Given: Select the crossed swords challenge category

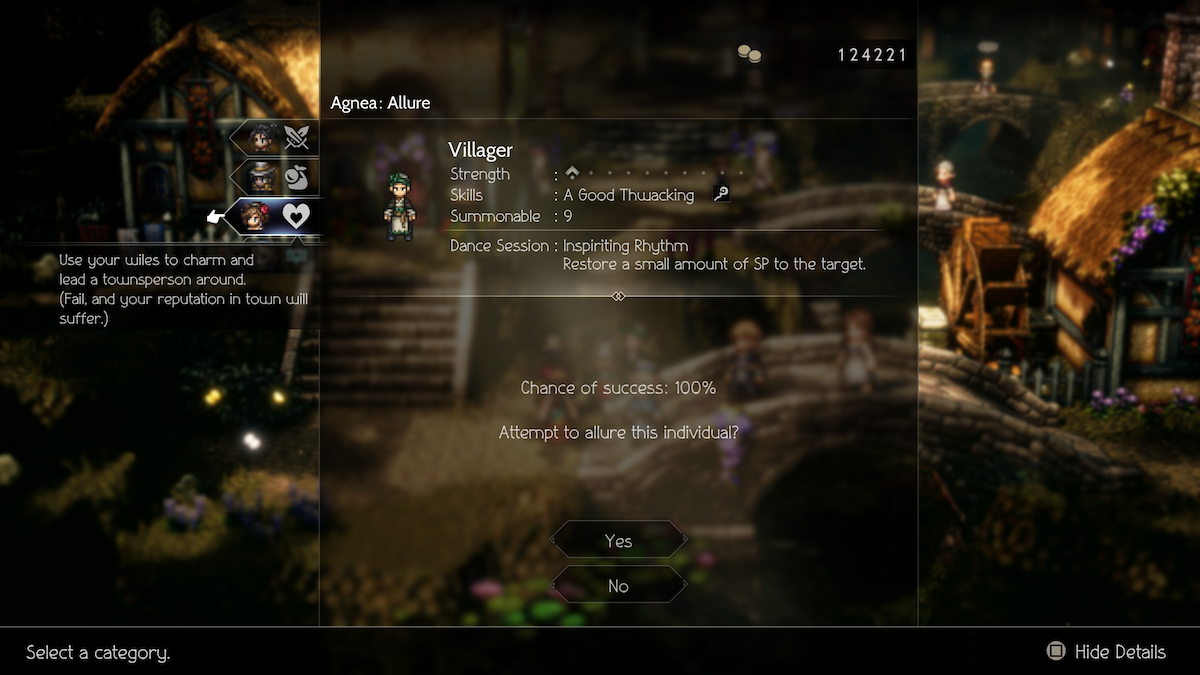Looking at the screenshot, I should tap(276, 138).
